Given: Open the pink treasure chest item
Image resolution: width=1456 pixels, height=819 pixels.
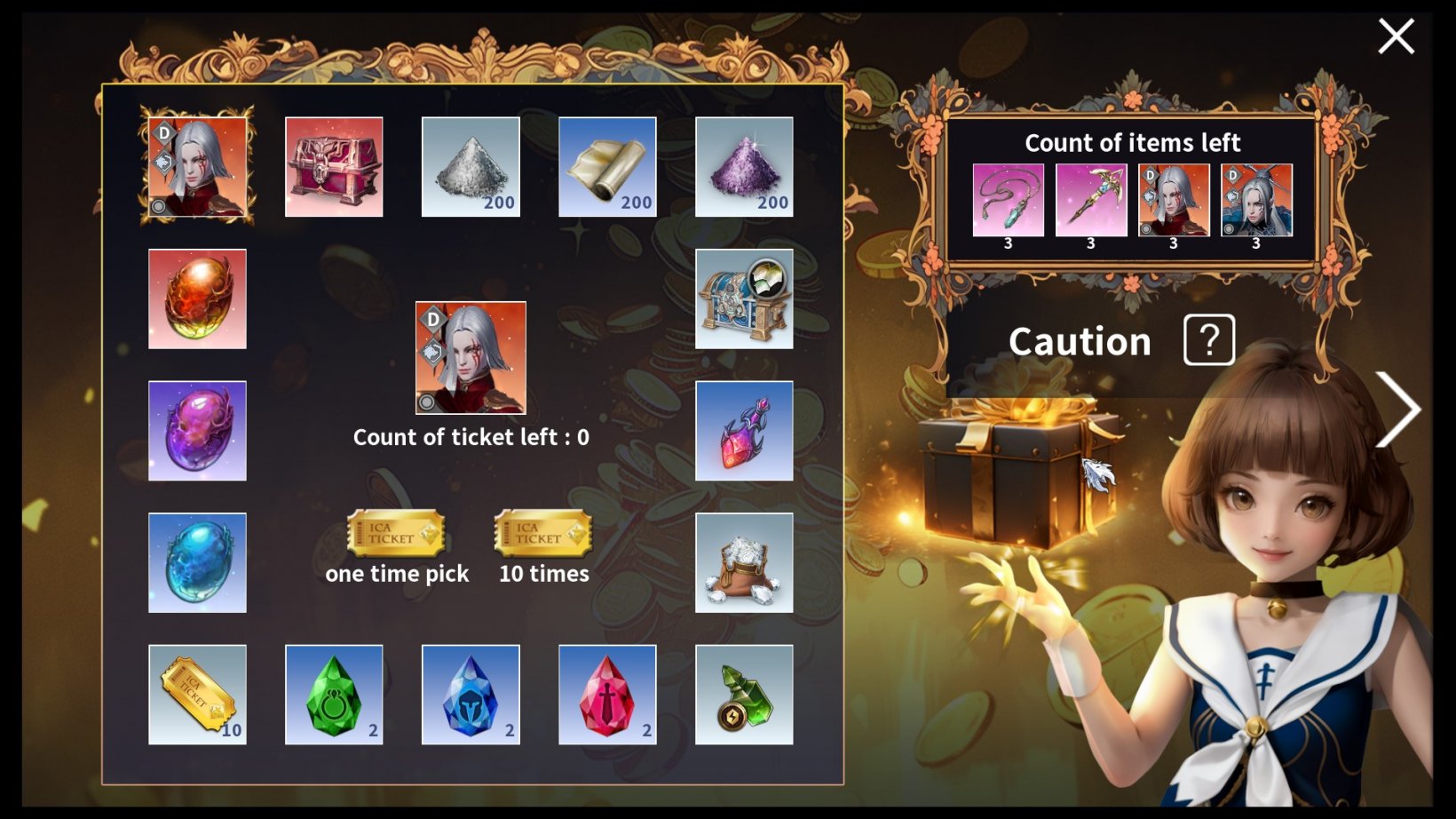Looking at the screenshot, I should point(334,167).
